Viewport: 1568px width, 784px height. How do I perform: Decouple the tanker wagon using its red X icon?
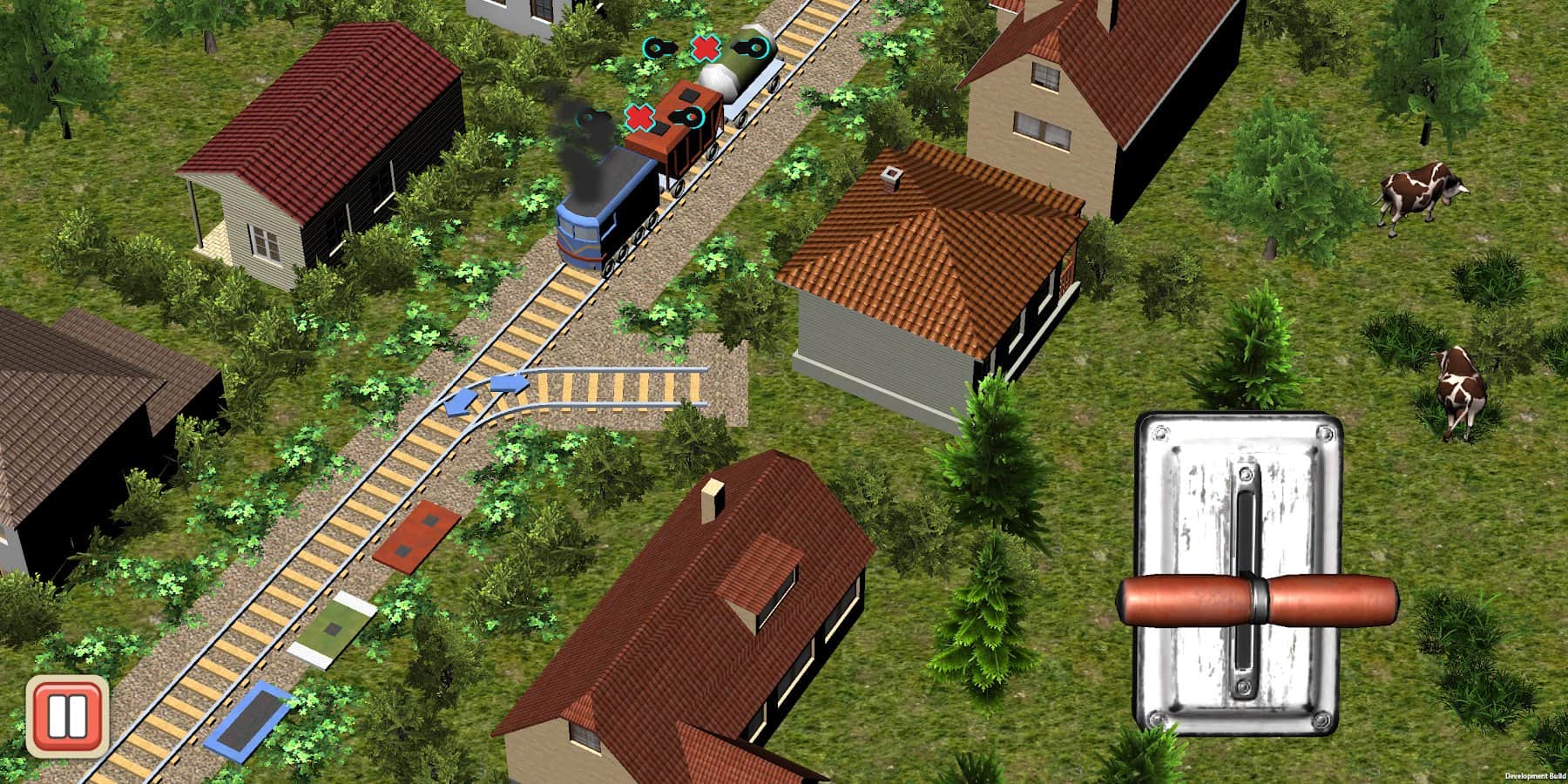click(x=706, y=49)
